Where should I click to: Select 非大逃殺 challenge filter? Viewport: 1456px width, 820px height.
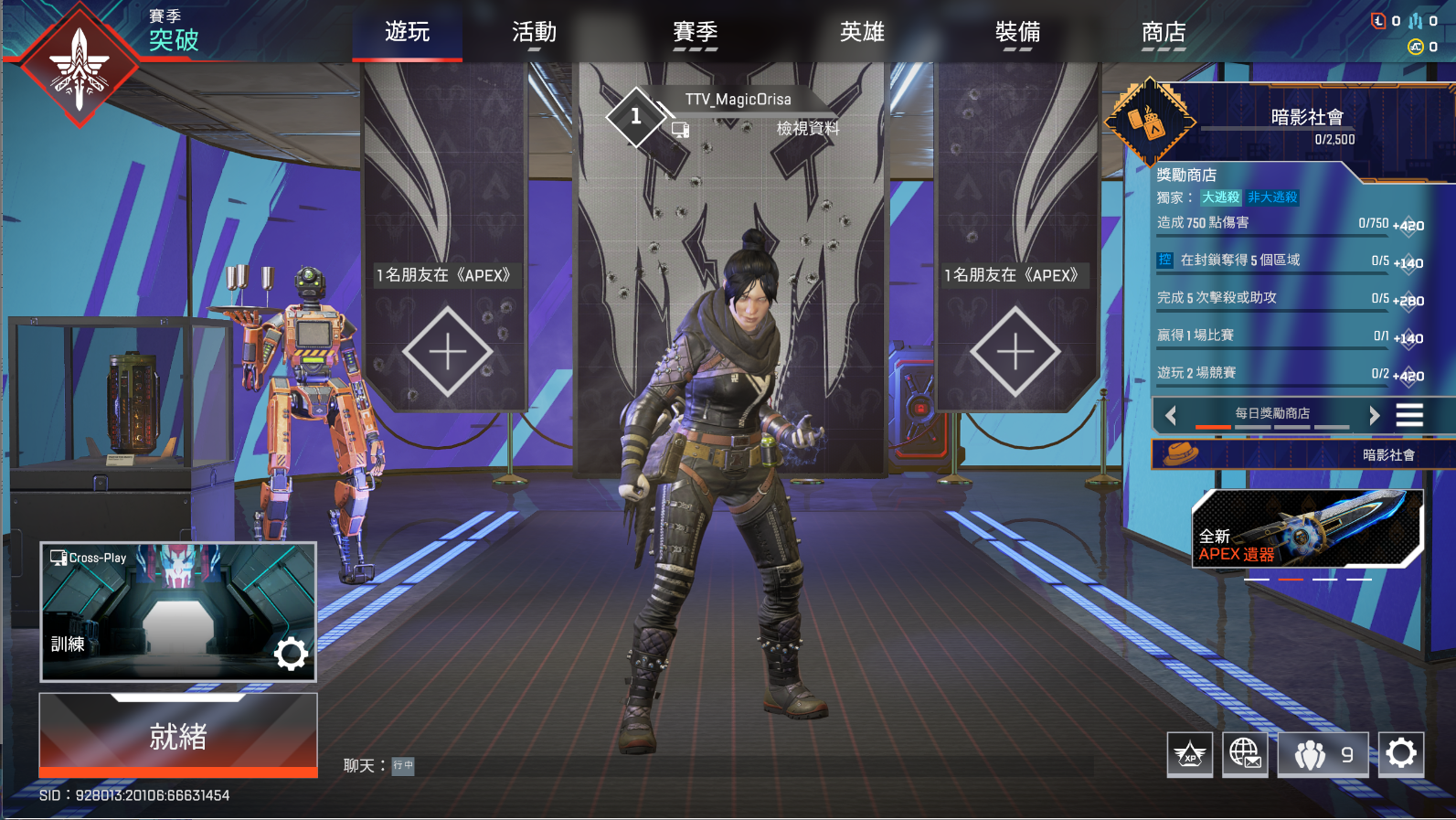click(1272, 197)
